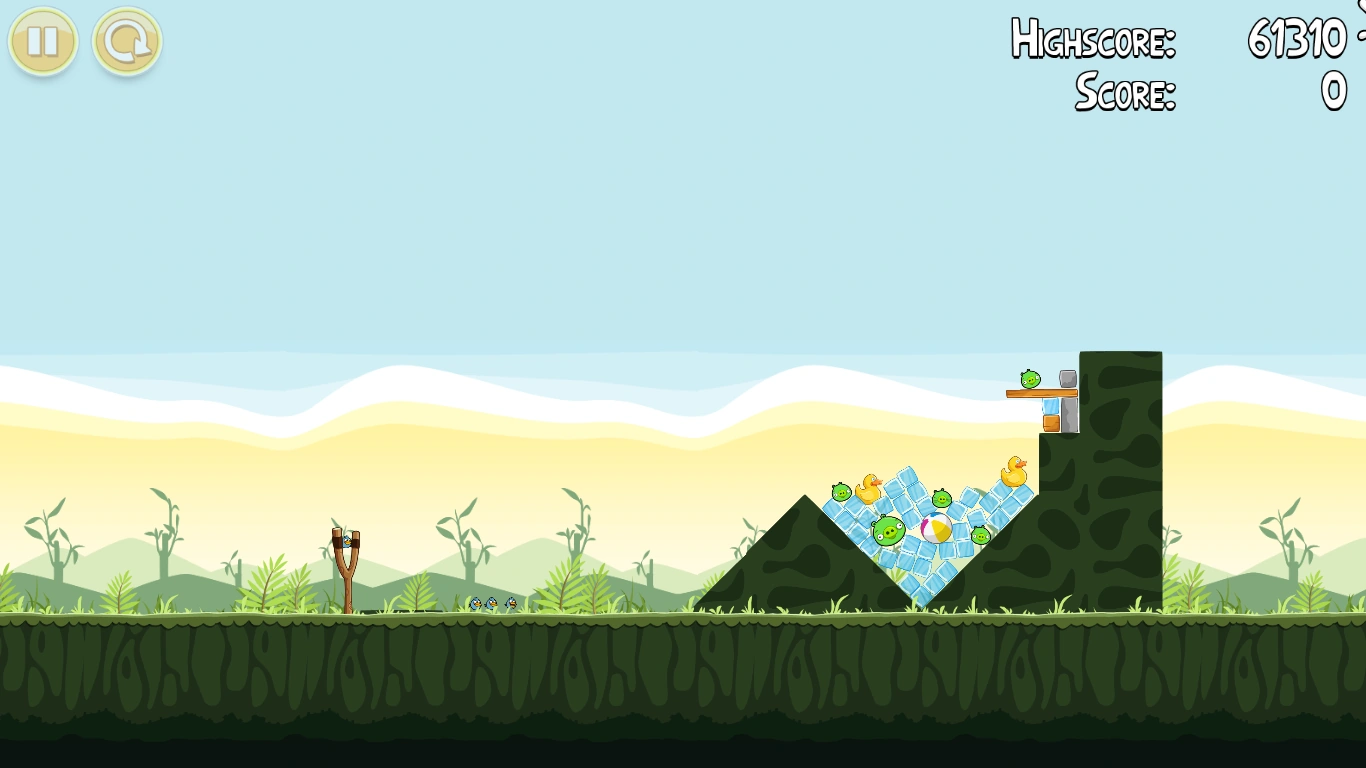This screenshot has width=1366, height=768.
Task: Click the beach ball among the ice blocks
Action: point(936,529)
